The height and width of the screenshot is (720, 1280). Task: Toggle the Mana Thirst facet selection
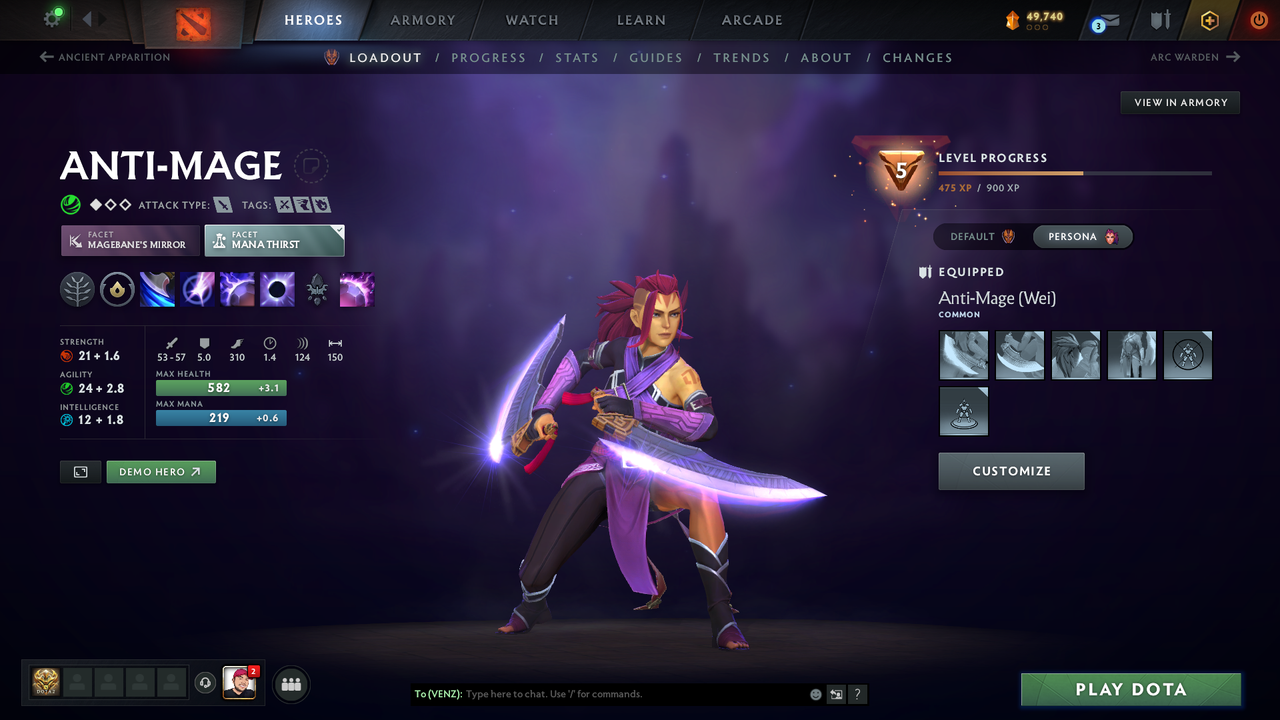pyautogui.click(x=274, y=240)
